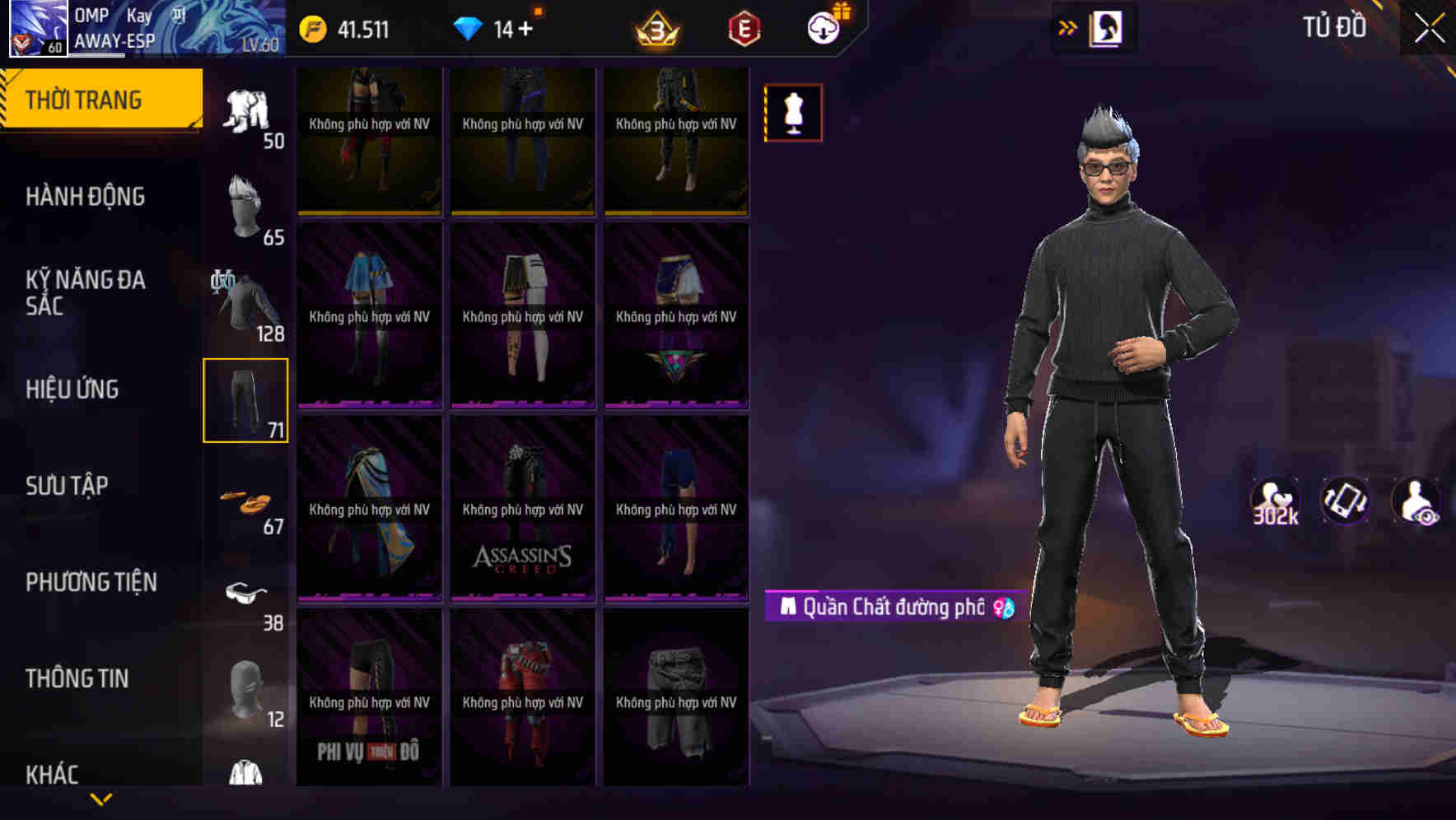
Task: Tap the rotate device view icon
Action: [1344, 503]
